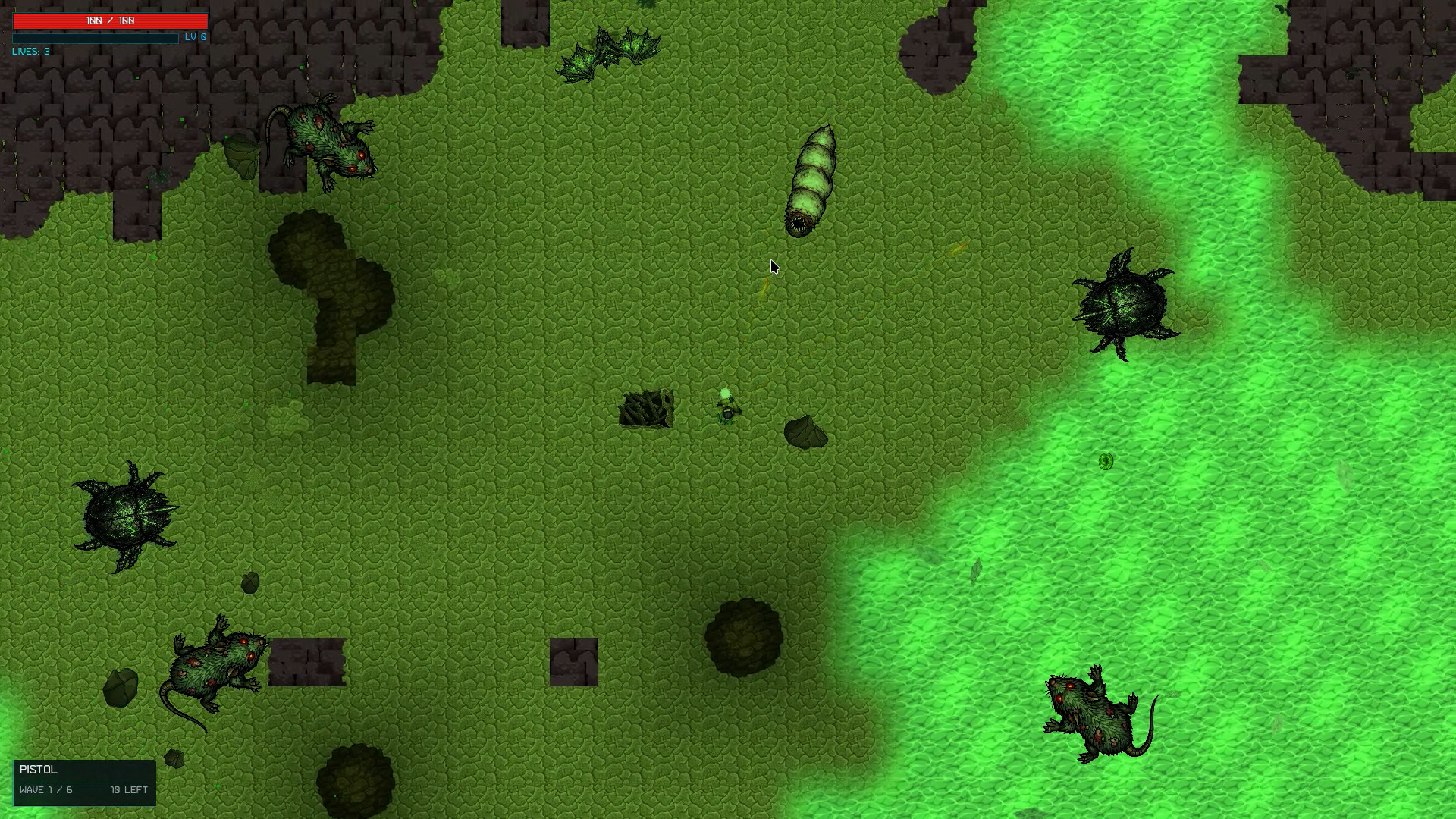Expand the PISTOL weapon panel
Viewport: 1456px width, 819px height.
tap(83, 783)
